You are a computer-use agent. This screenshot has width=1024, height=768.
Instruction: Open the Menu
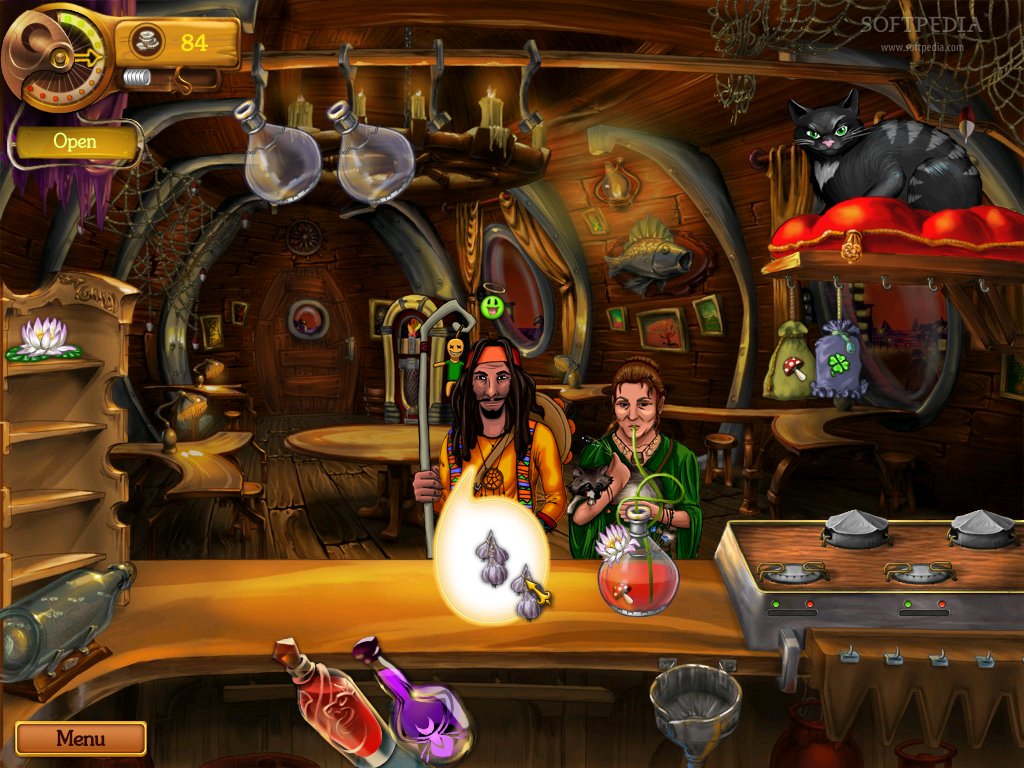(80, 739)
